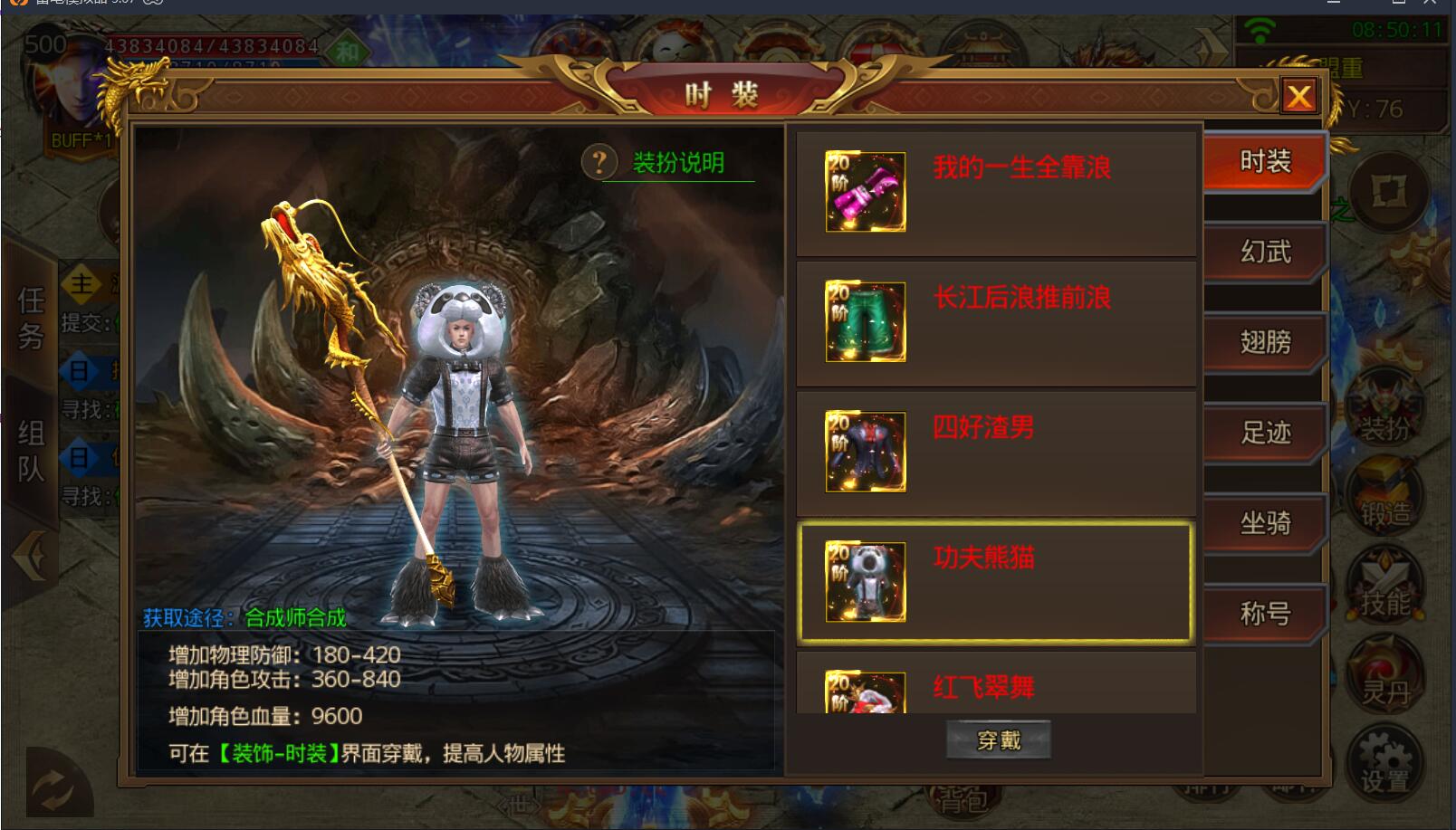Open the 装扮说明 help link
The image size is (1456, 830).
[x=678, y=163]
